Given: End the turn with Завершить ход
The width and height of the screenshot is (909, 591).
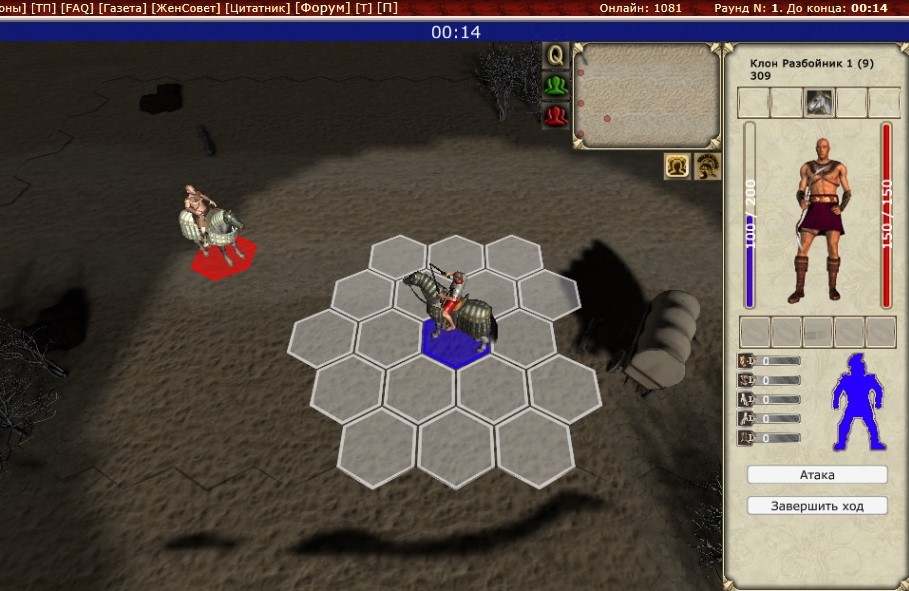Looking at the screenshot, I should point(816,506).
